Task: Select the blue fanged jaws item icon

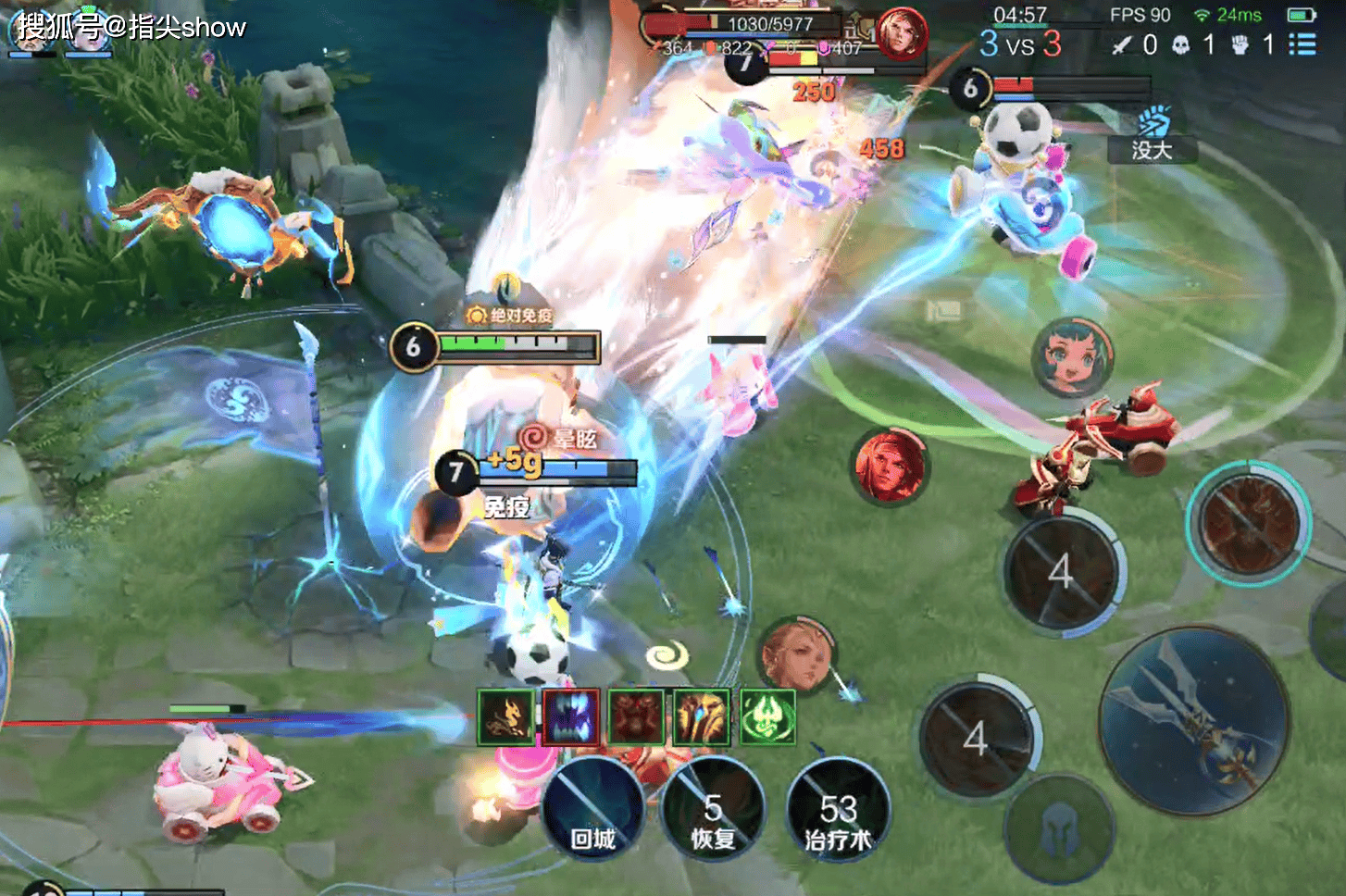Action: click(571, 717)
